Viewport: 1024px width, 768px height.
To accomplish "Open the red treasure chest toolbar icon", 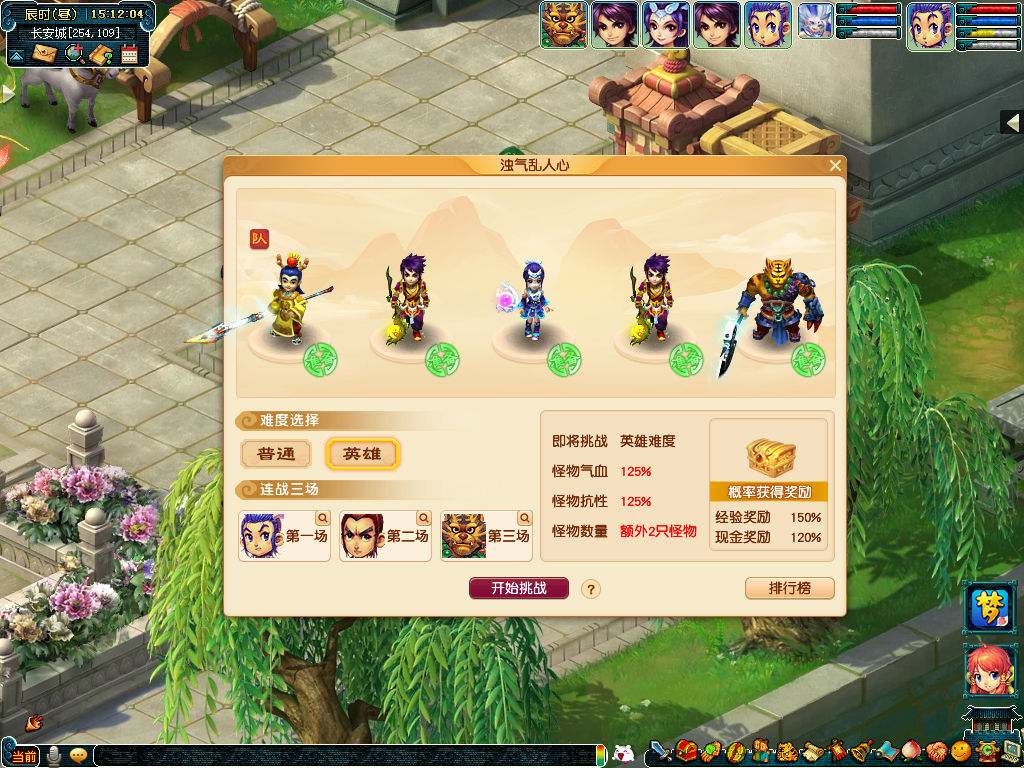I will point(686,751).
